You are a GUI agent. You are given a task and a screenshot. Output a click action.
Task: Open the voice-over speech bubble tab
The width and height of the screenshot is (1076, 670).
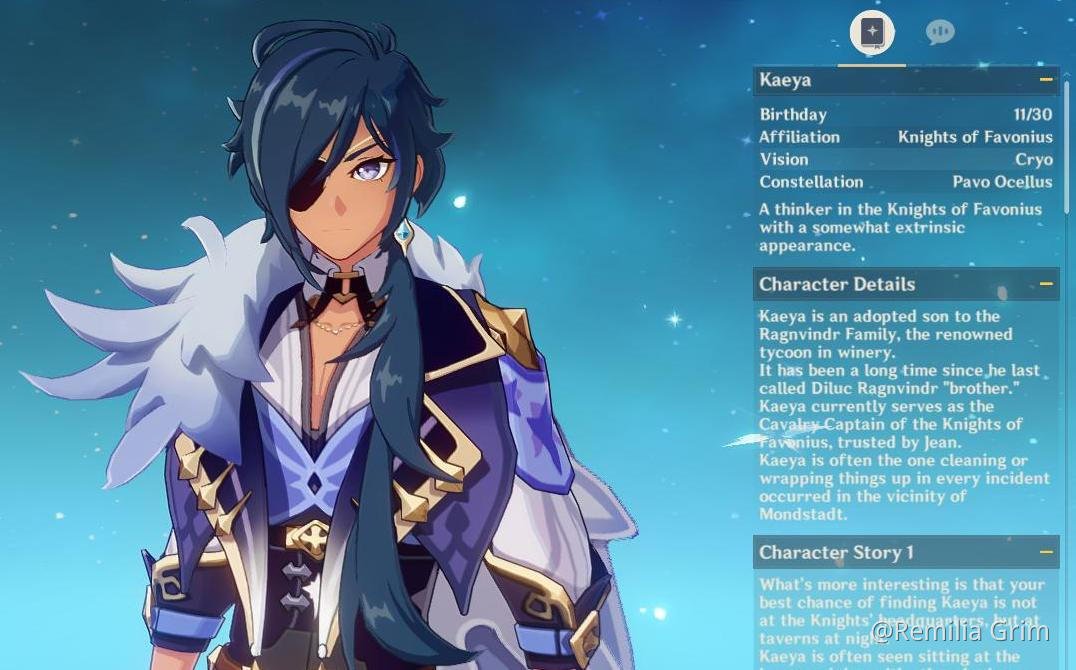coord(939,32)
